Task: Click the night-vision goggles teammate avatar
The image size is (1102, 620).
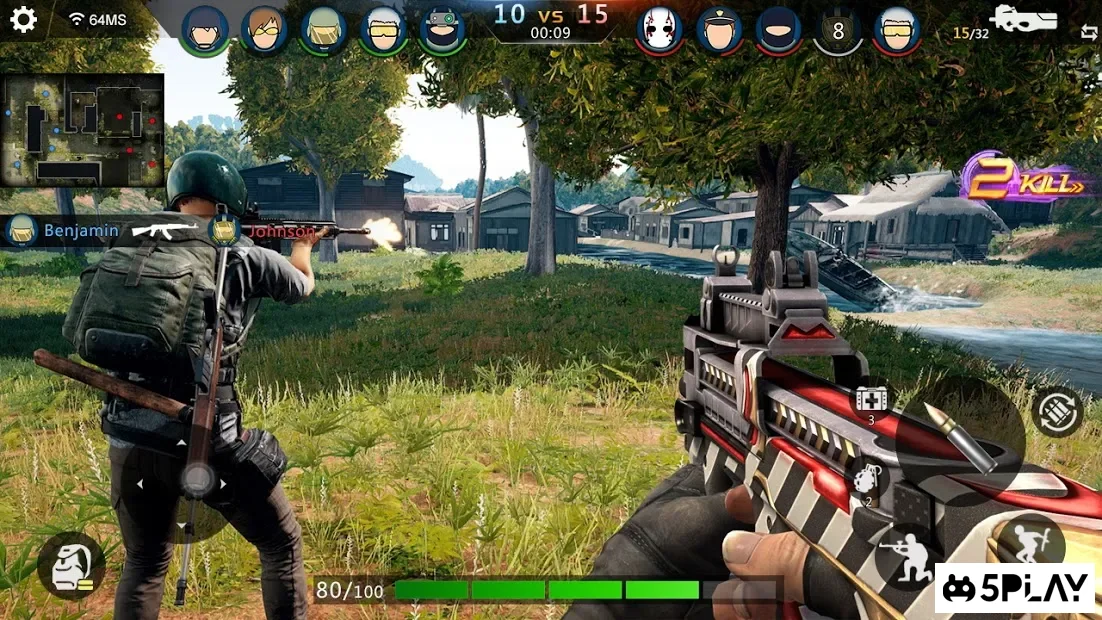Action: click(x=441, y=30)
